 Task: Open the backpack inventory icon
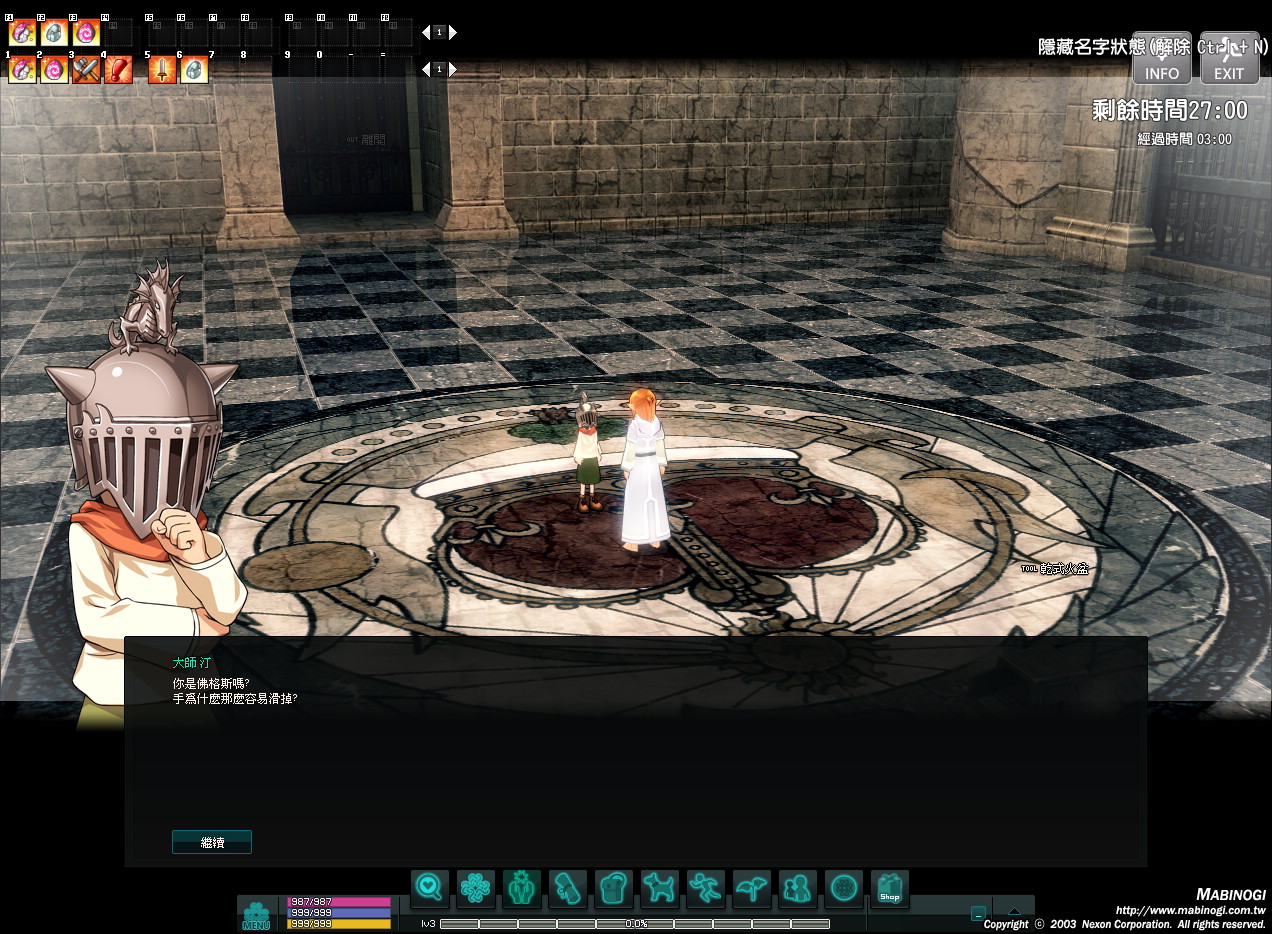pos(613,888)
